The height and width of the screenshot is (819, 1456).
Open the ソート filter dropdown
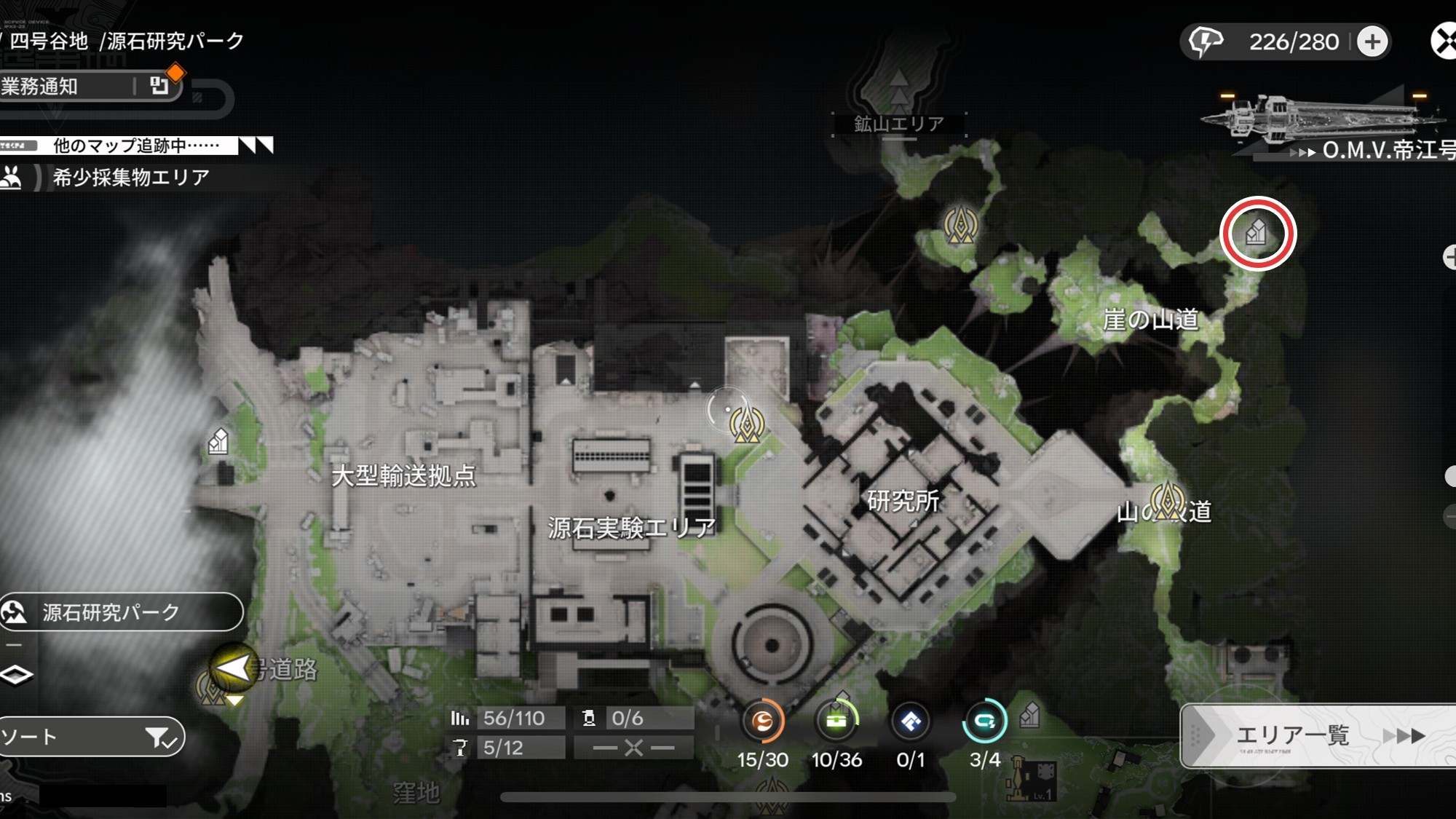(x=91, y=737)
